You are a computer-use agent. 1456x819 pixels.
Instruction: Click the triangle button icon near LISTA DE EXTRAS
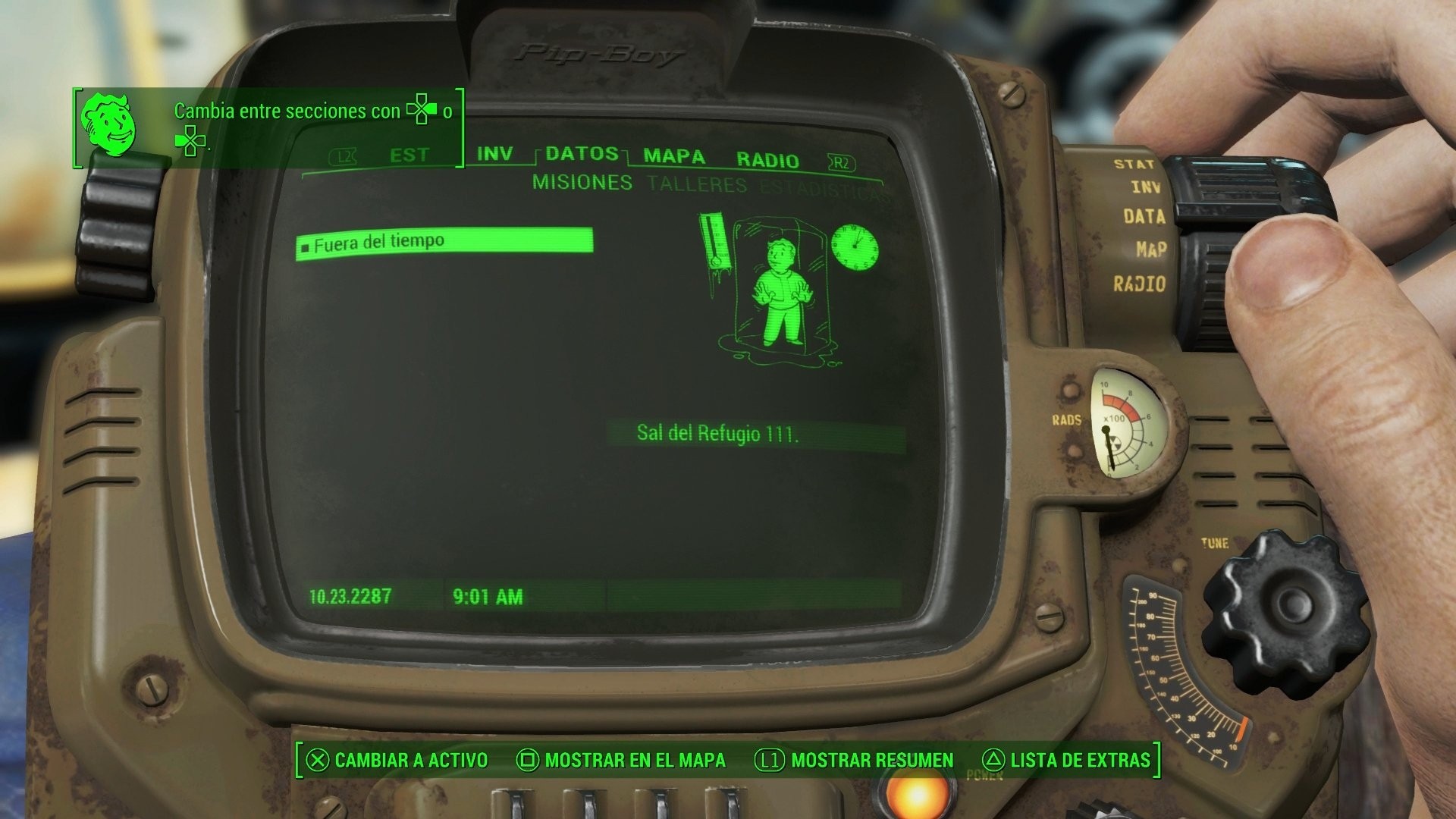pyautogui.click(x=994, y=760)
